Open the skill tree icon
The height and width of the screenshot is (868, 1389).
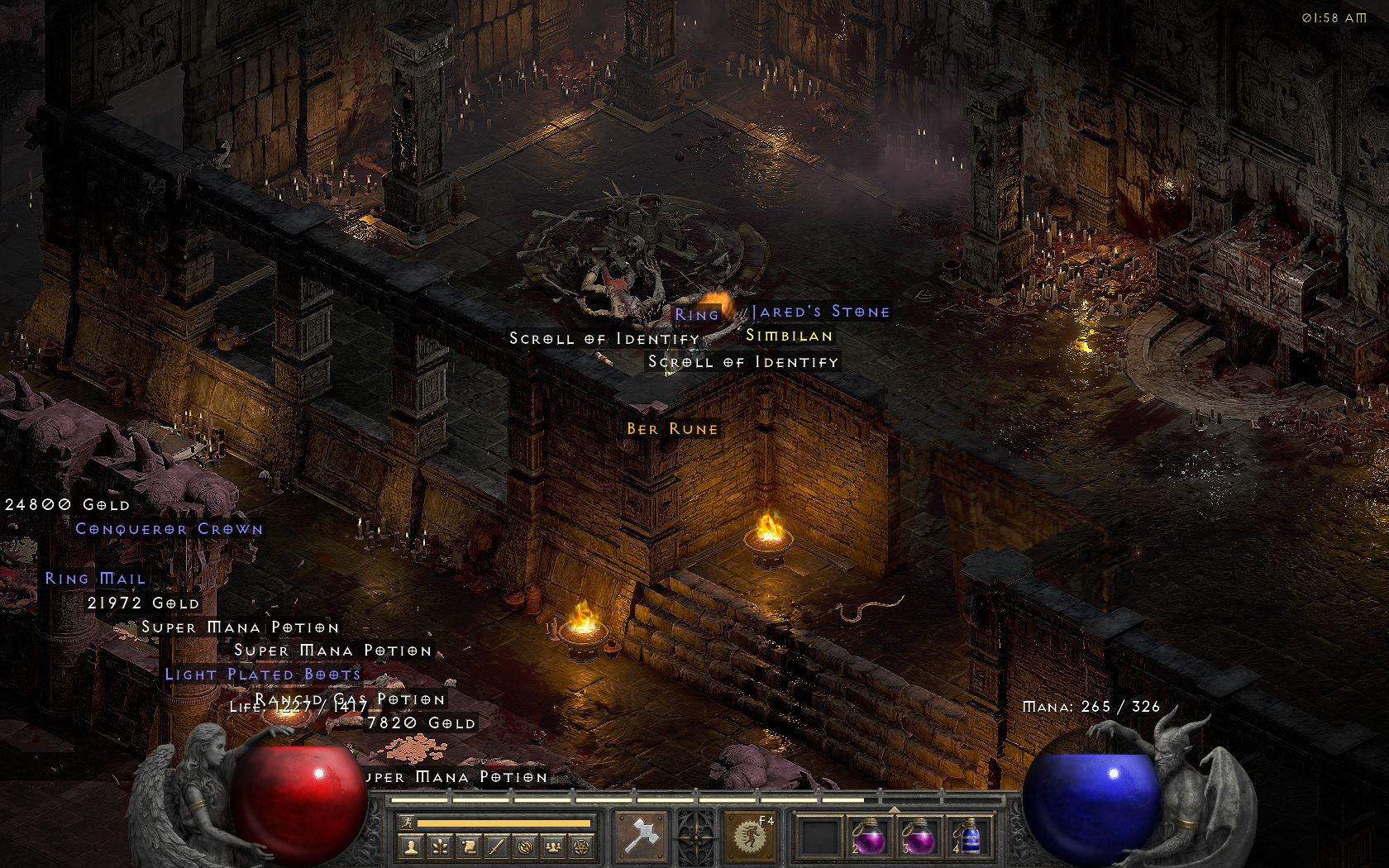click(x=440, y=847)
